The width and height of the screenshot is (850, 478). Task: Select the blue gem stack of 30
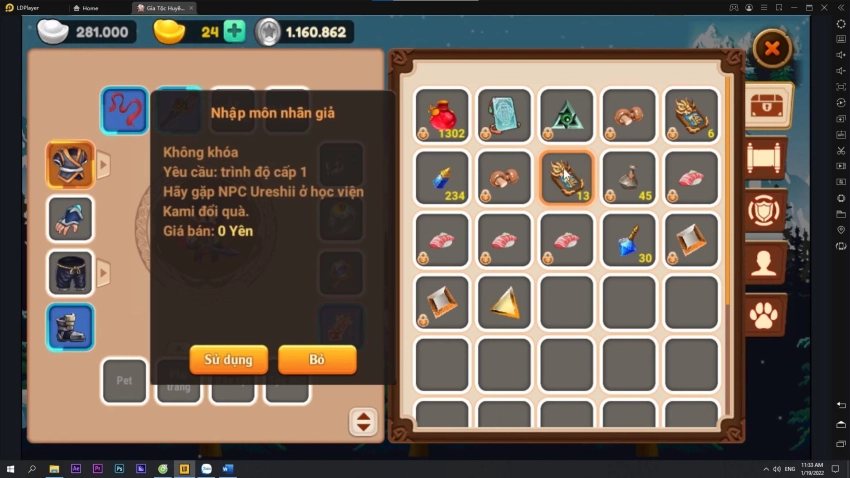pyautogui.click(x=629, y=240)
